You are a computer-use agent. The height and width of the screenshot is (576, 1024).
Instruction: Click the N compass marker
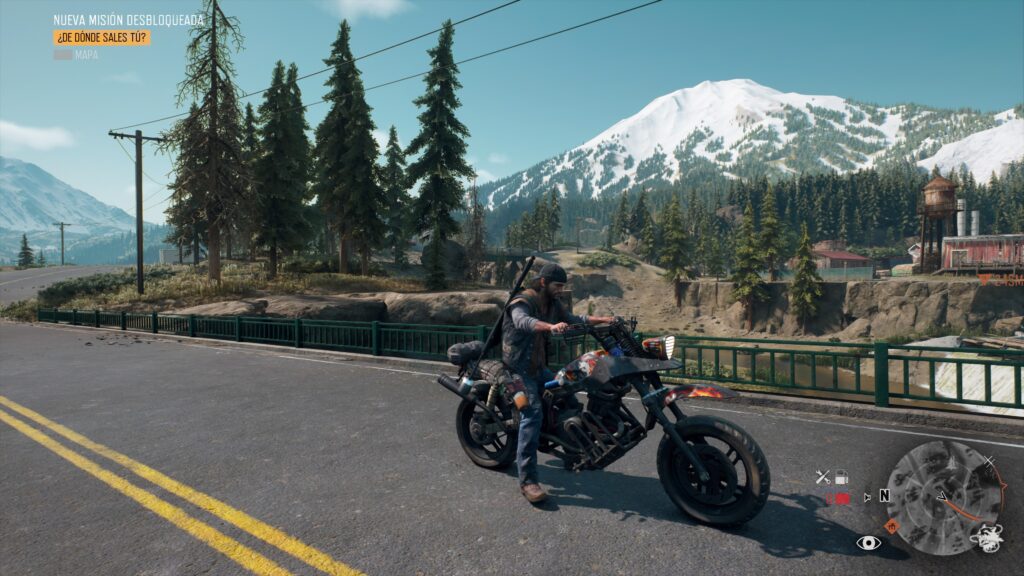coord(884,496)
